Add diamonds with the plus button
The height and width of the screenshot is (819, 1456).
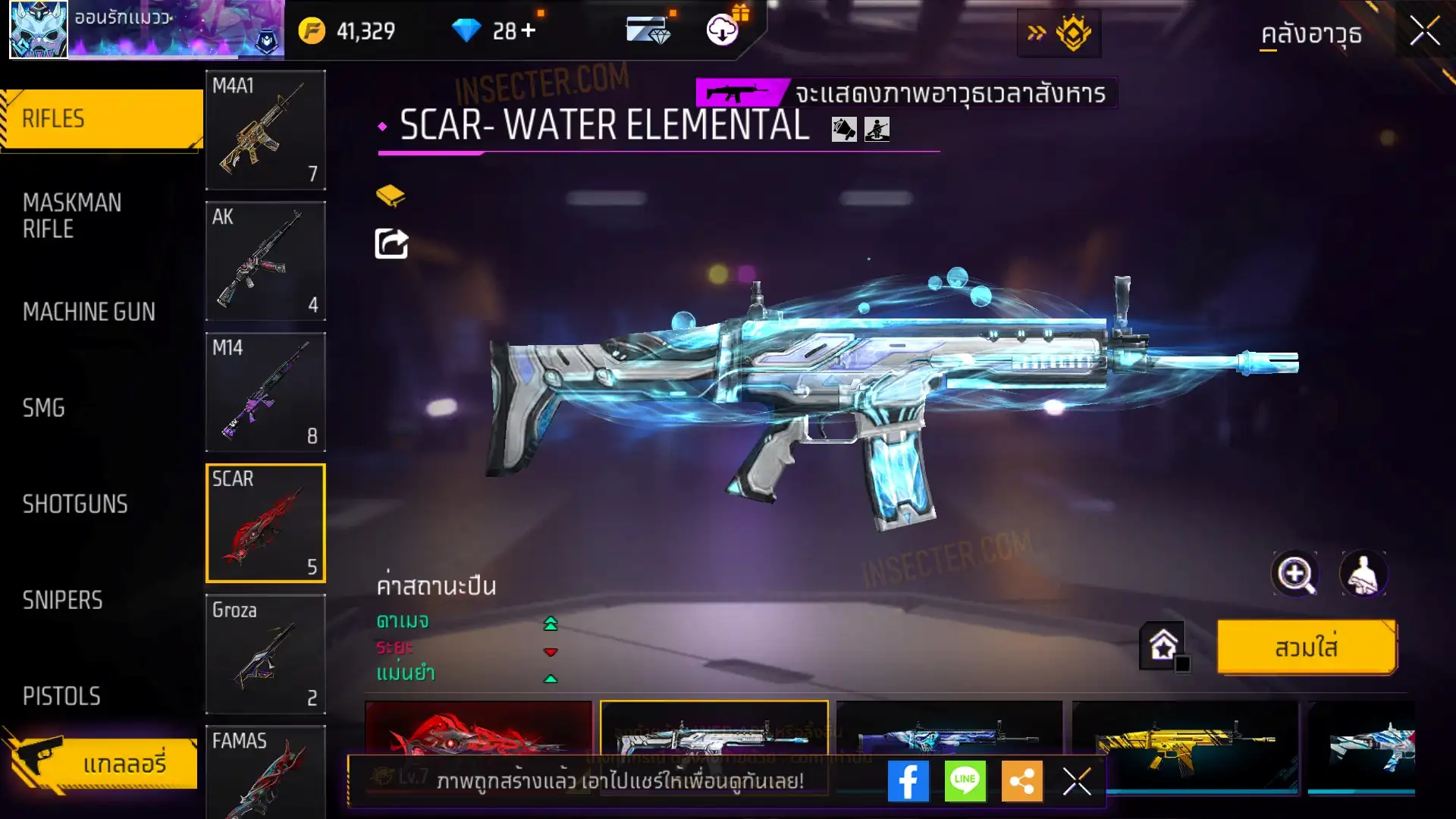[529, 31]
